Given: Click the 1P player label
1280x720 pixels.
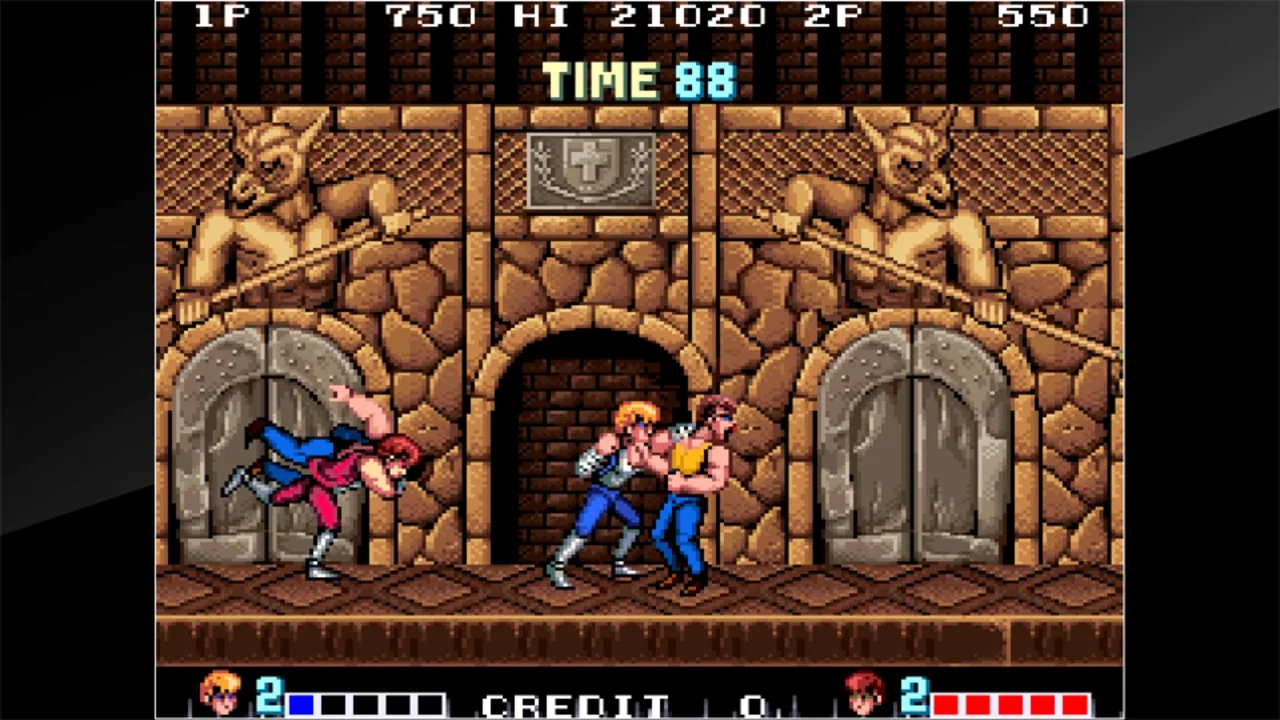Looking at the screenshot, I should click(x=222, y=15).
